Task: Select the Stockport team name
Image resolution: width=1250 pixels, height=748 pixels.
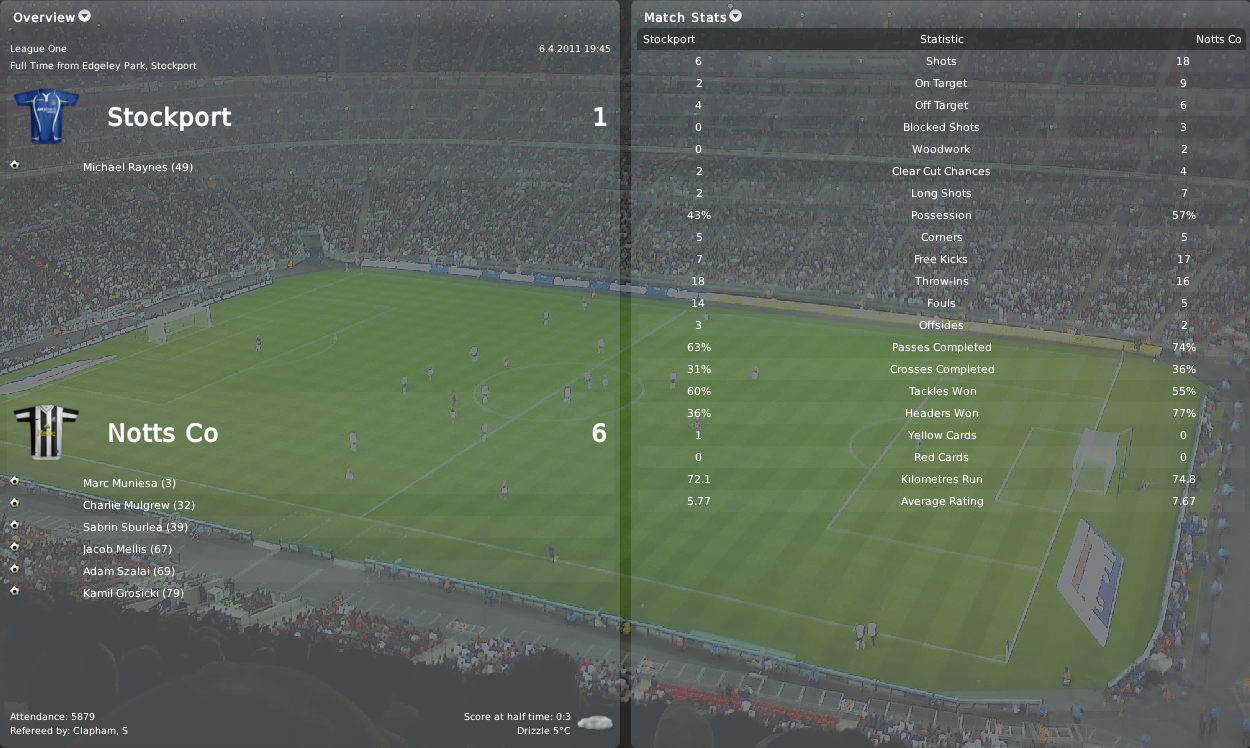Action: coord(169,117)
